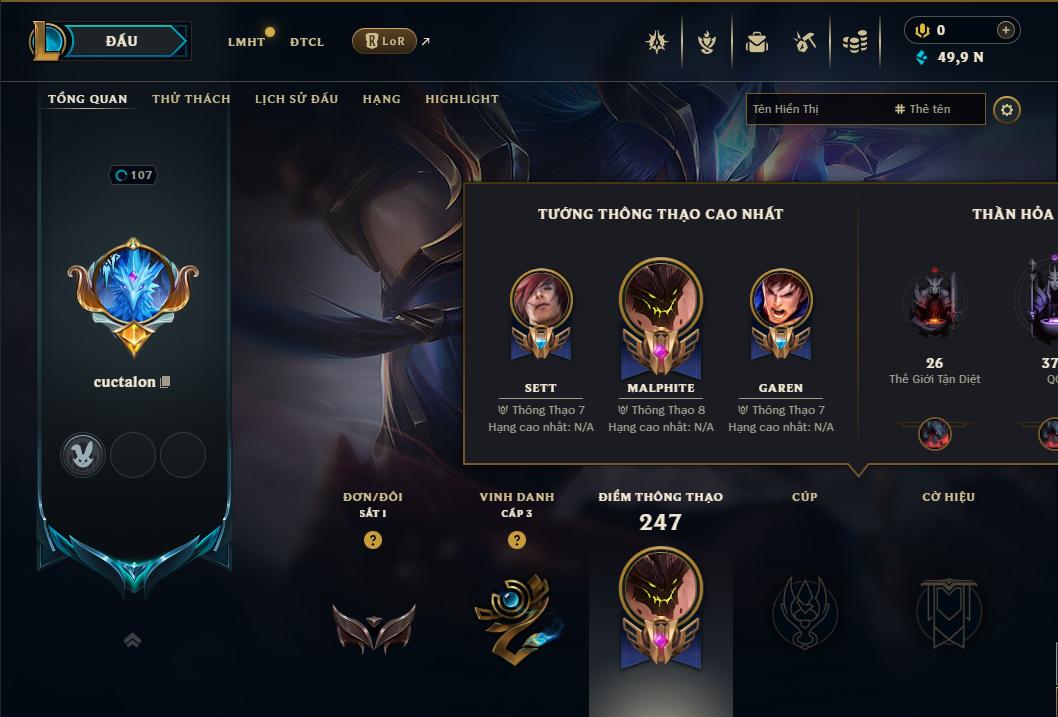This screenshot has height=717, width=1058.
Task: Add RP with the plus button
Action: (1006, 30)
